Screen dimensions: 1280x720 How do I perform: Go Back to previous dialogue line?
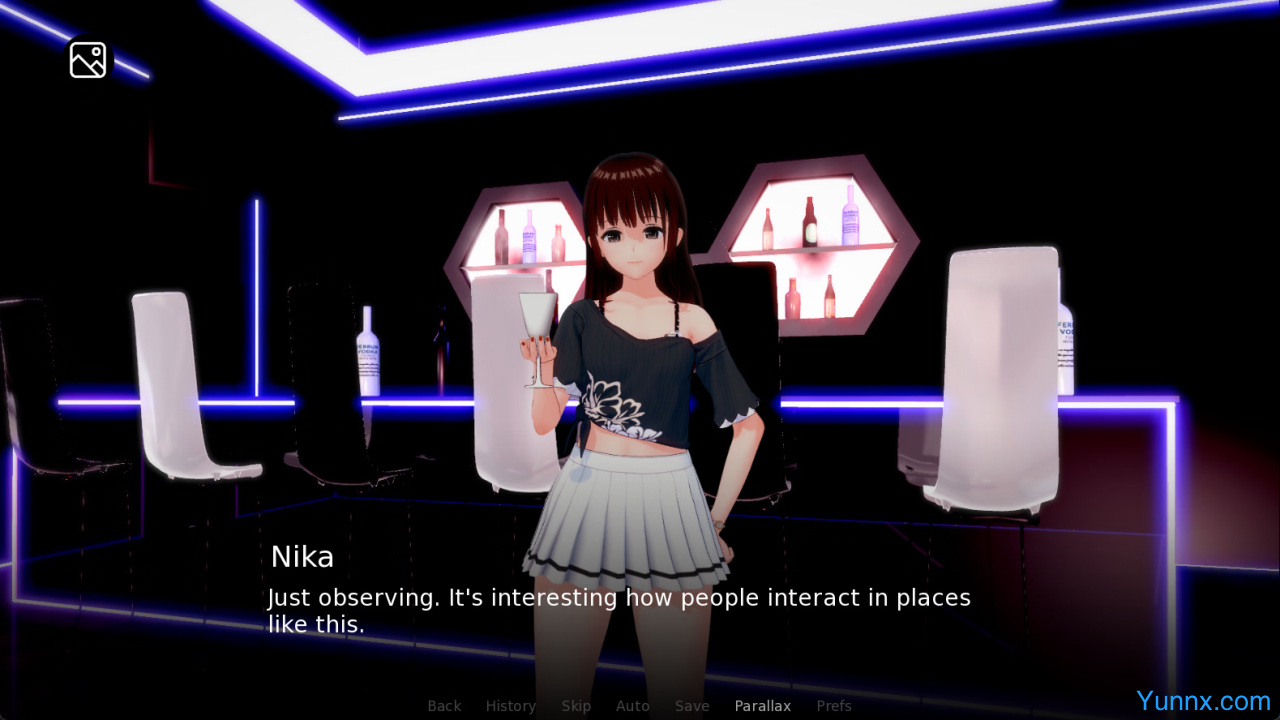tap(444, 706)
